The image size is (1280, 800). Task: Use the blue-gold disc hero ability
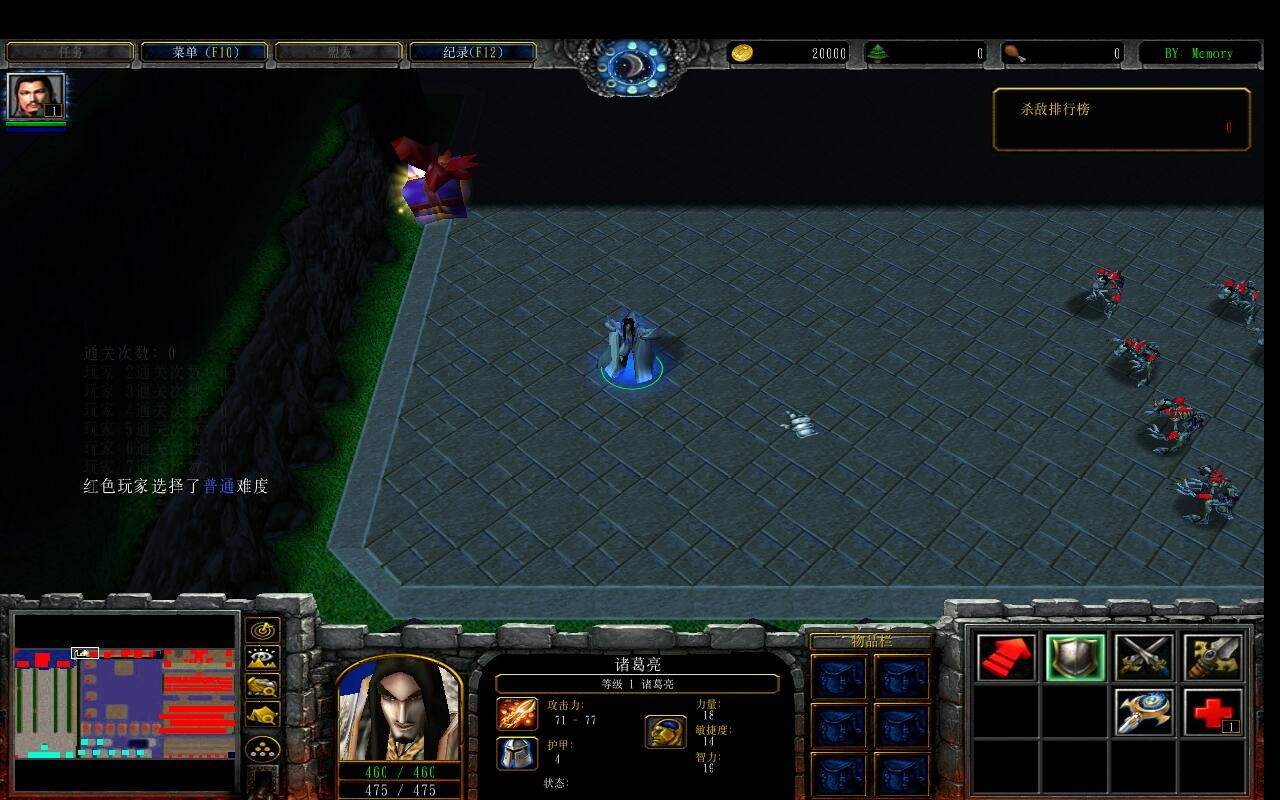coord(1144,713)
